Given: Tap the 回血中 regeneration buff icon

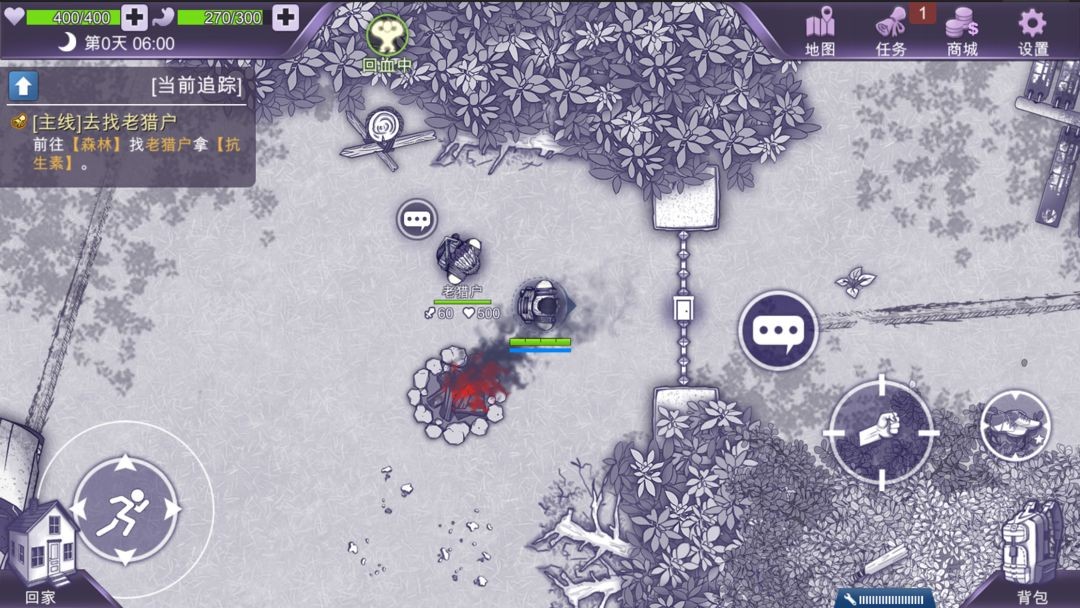Looking at the screenshot, I should [x=386, y=38].
